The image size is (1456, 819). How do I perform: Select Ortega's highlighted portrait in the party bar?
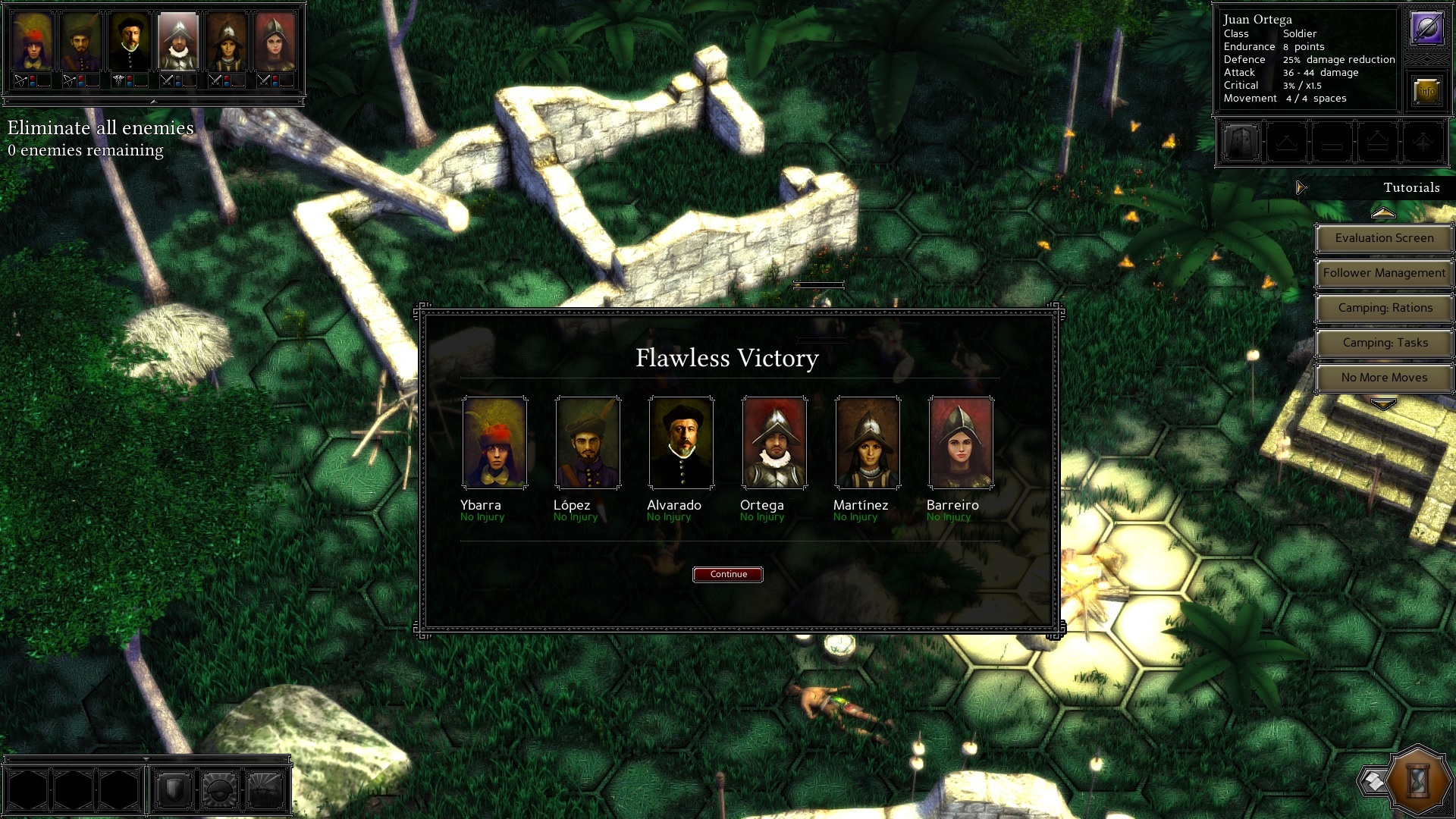click(178, 43)
